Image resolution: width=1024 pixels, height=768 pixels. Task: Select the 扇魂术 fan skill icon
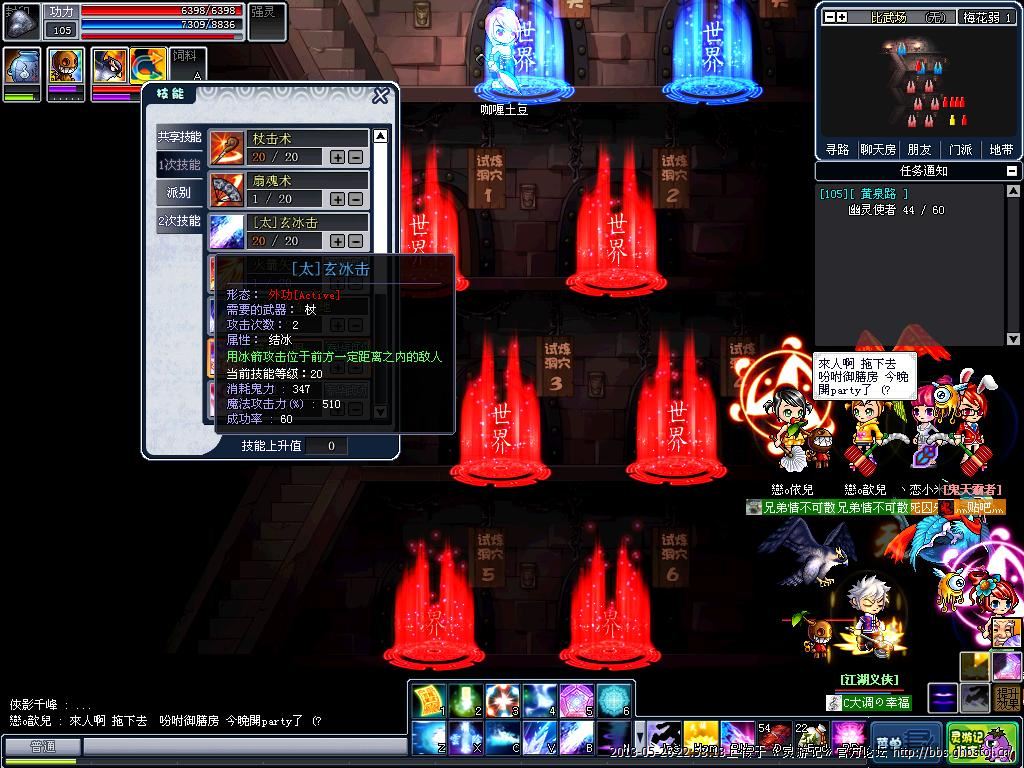click(x=227, y=190)
